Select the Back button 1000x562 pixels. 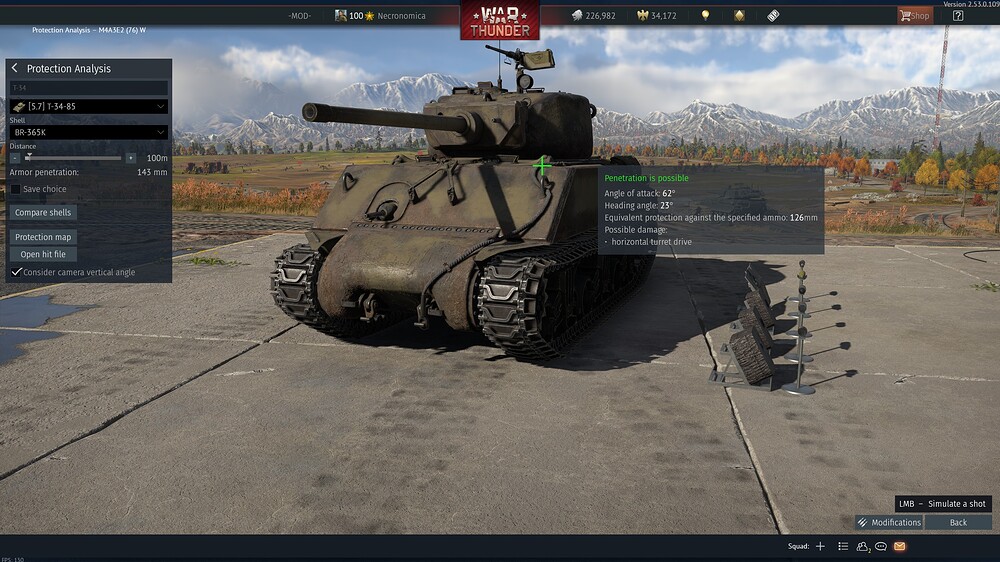958,522
